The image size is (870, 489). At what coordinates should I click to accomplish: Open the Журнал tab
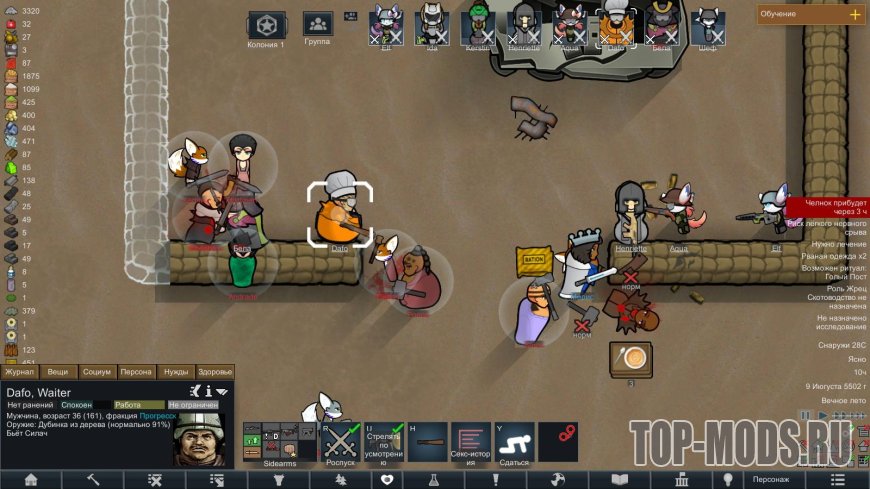20,372
